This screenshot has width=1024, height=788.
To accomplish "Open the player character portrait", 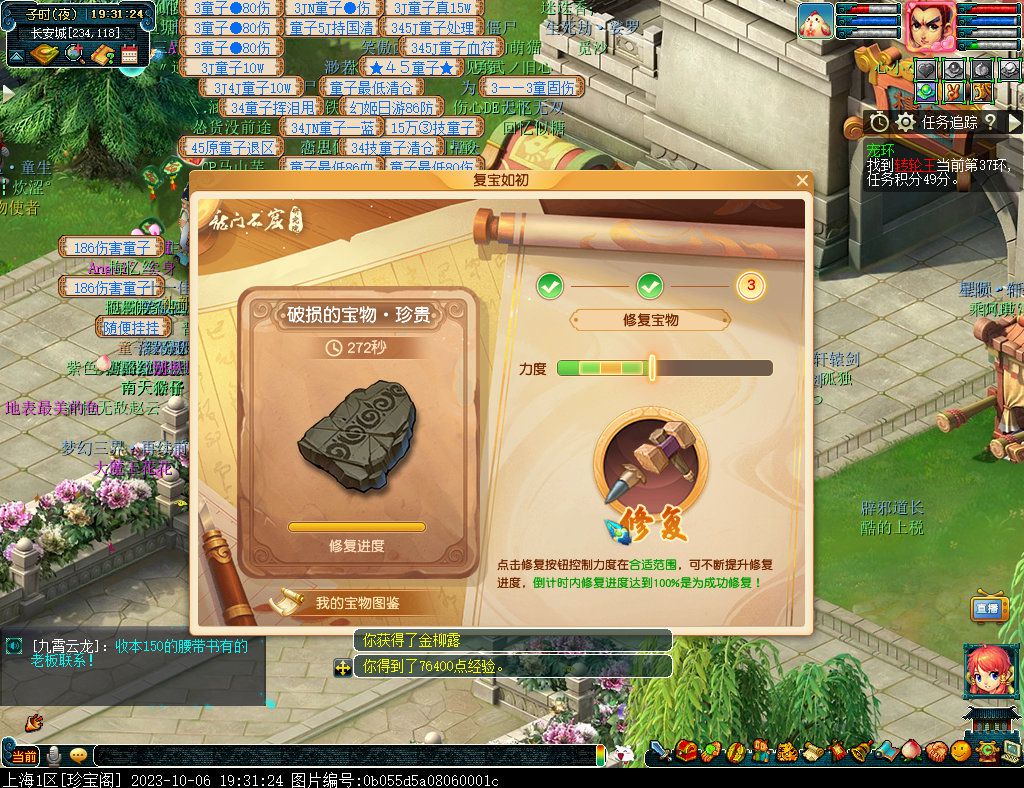I will 929,24.
